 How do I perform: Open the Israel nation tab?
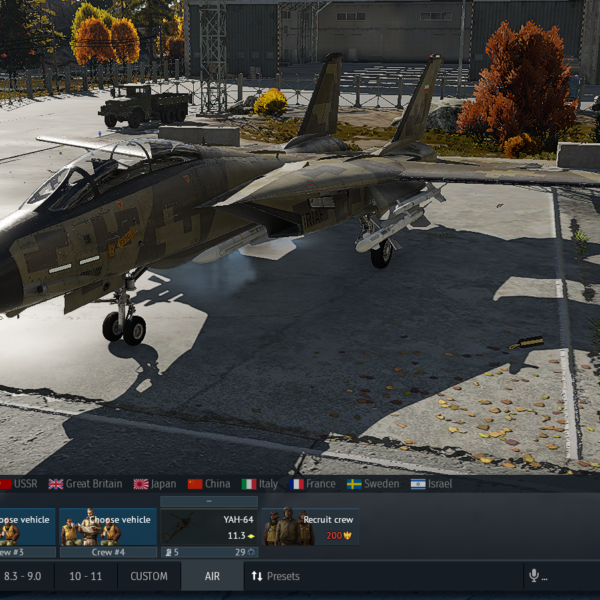431,484
